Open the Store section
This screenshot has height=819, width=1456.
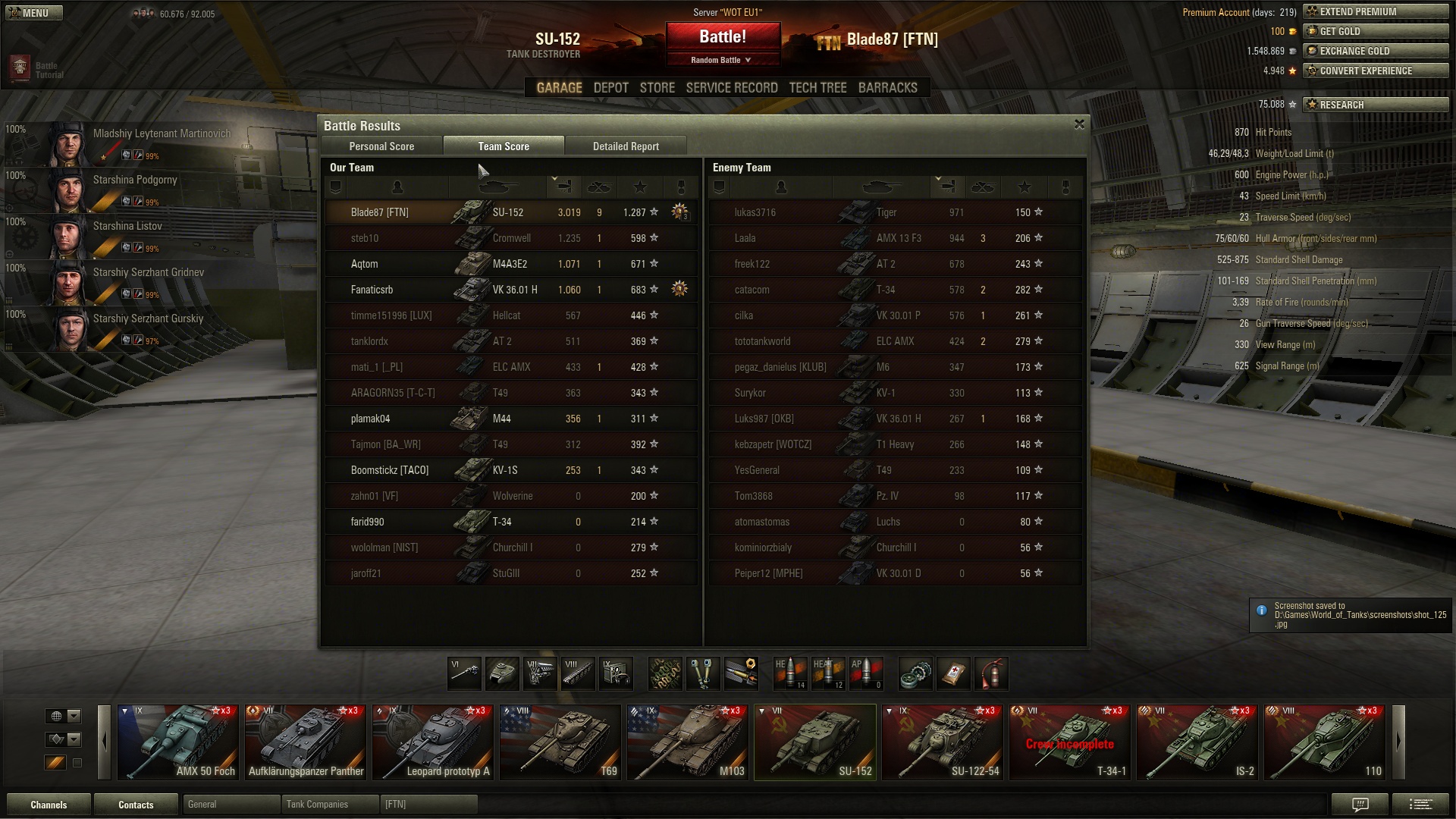click(657, 88)
